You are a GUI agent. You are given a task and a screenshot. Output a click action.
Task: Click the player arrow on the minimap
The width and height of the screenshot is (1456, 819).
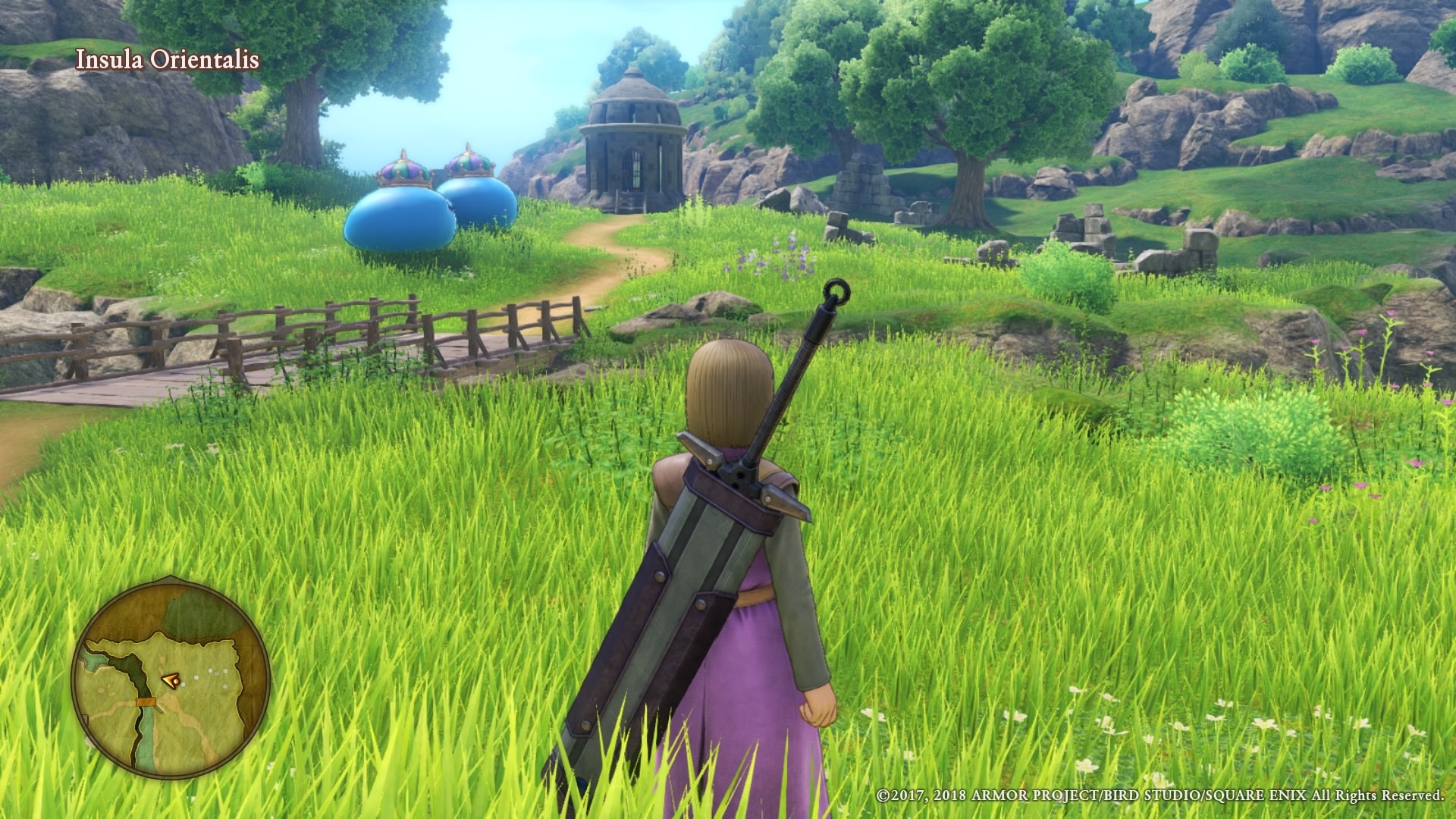click(x=171, y=680)
